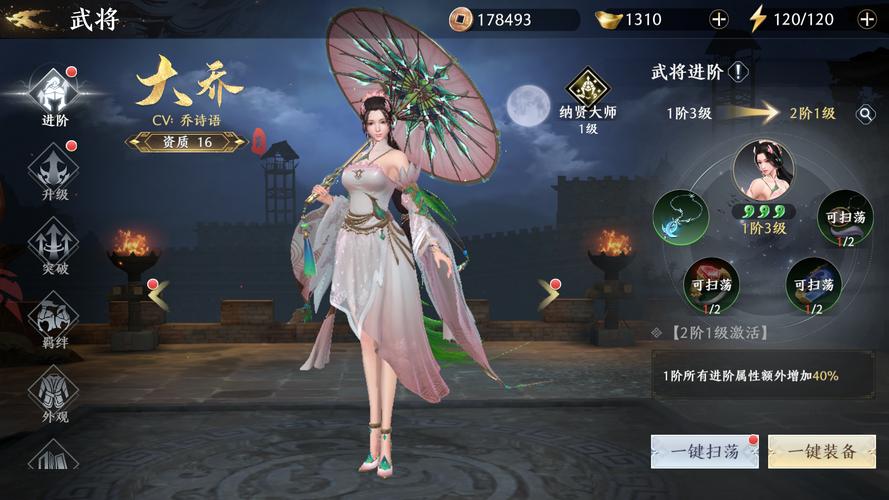The image size is (889, 500).
Task: Click the magnifier to preview advancement
Action: (x=866, y=114)
